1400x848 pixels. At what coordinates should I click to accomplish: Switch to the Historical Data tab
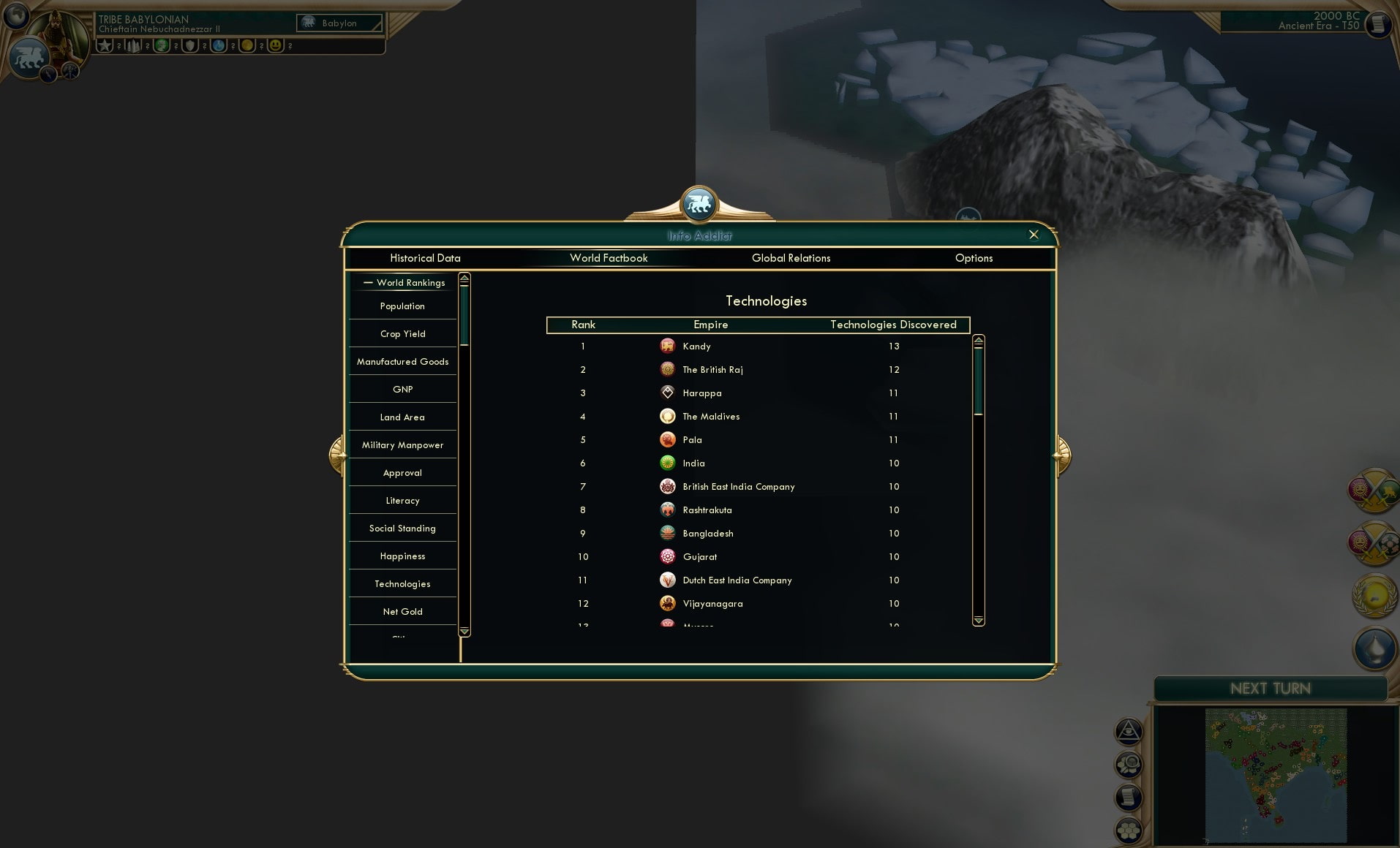(426, 258)
